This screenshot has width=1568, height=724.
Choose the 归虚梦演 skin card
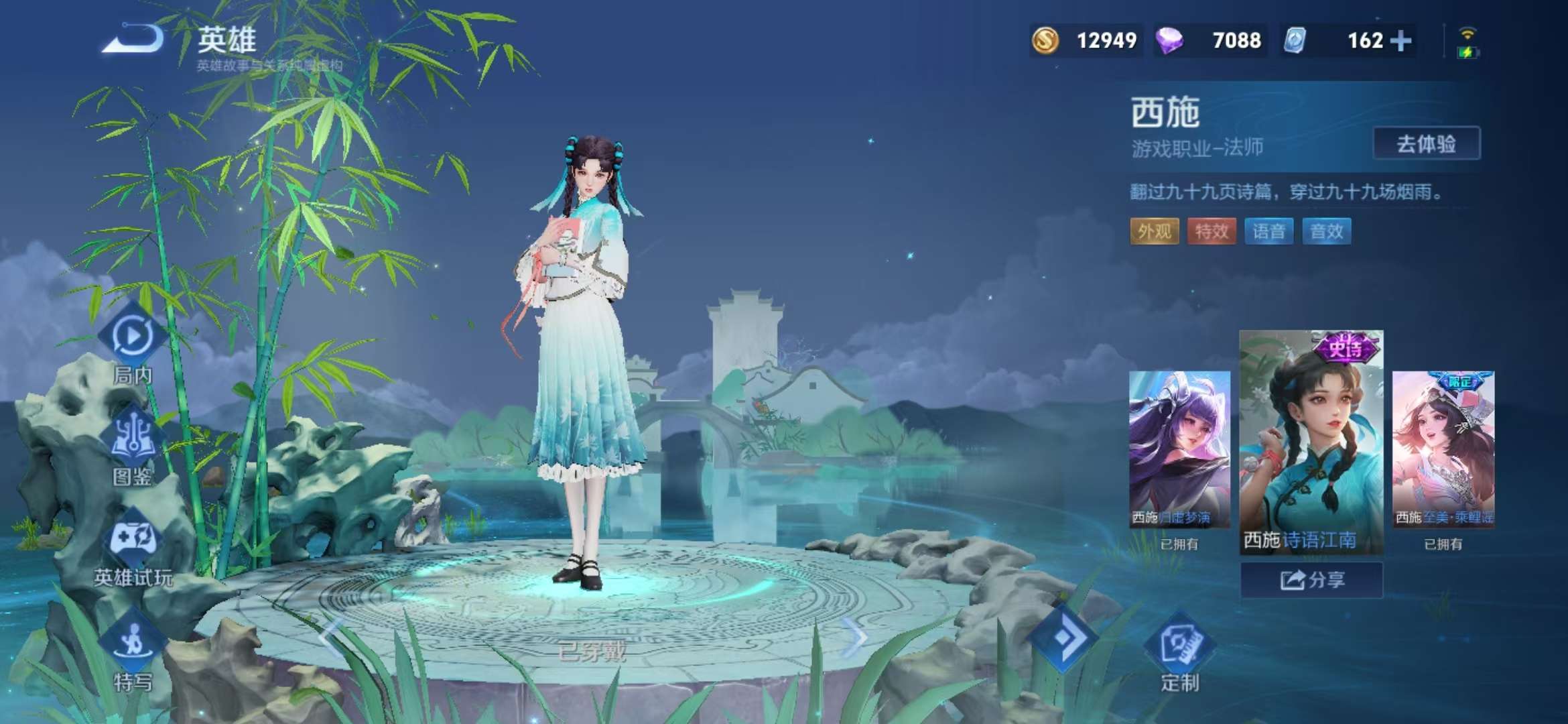[x=1179, y=449]
